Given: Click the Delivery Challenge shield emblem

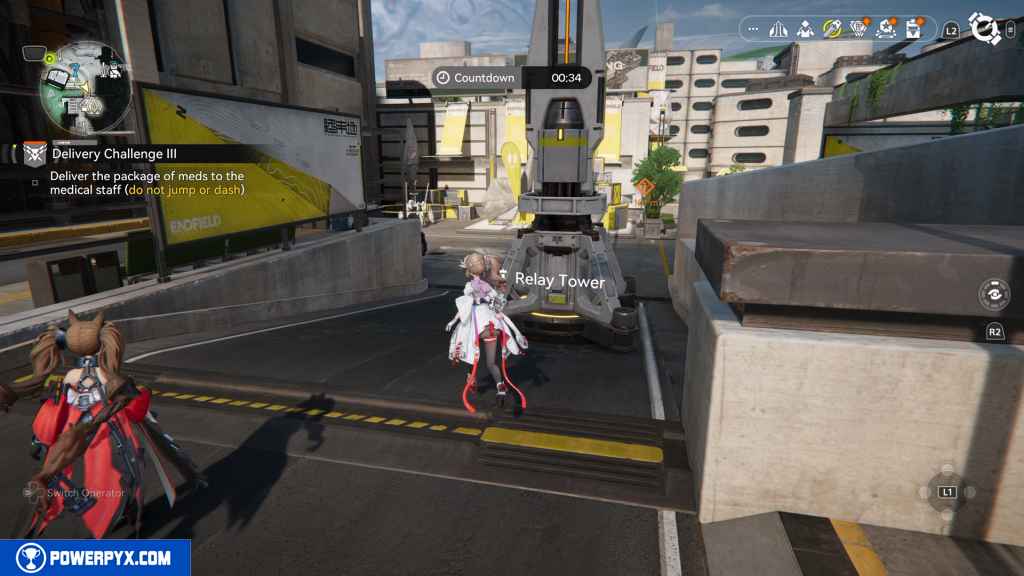Looking at the screenshot, I should click(36, 153).
